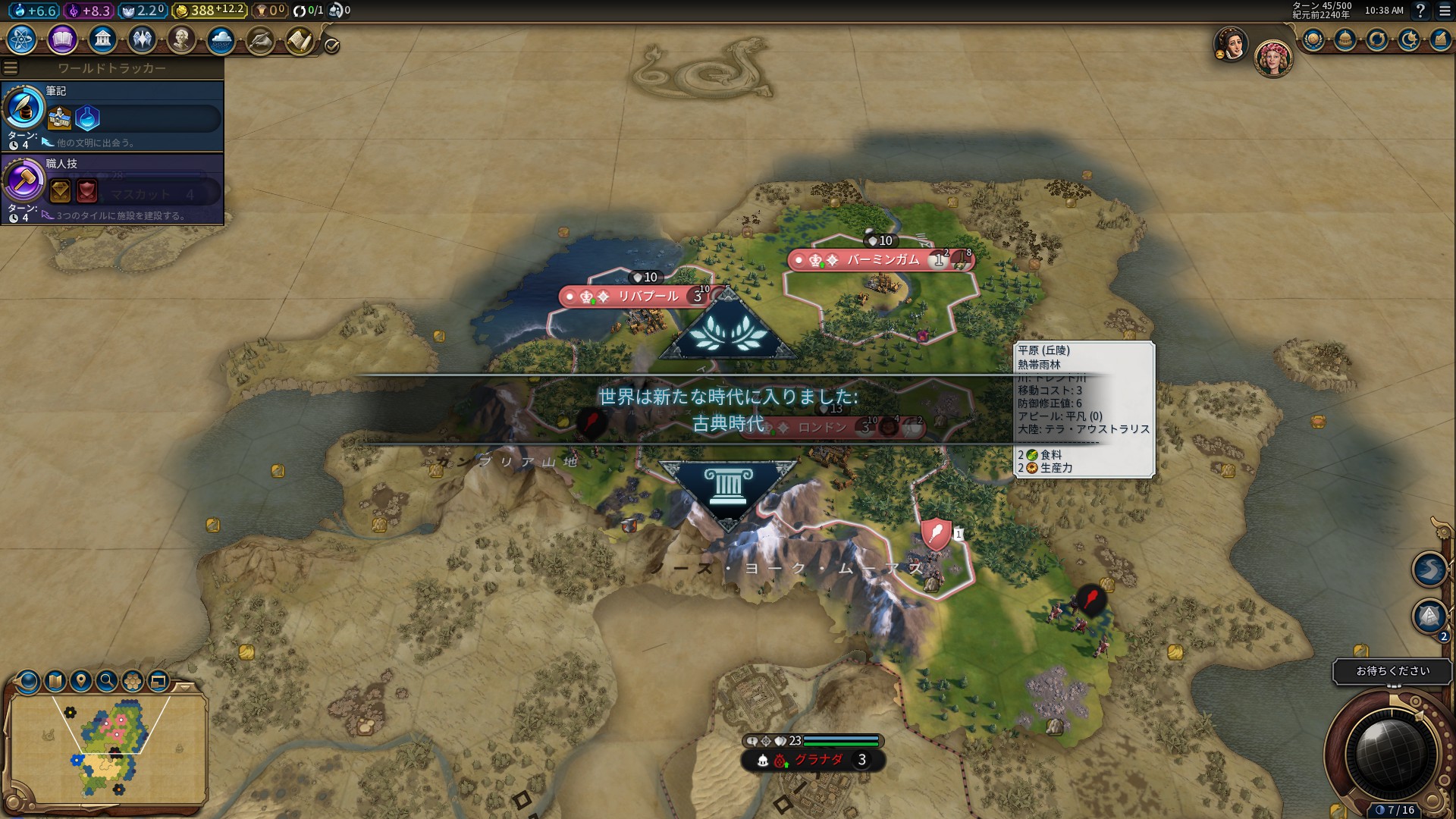Viewport: 1456px width, 819px height.
Task: Click the バーミンガム city banner
Action: click(882, 260)
